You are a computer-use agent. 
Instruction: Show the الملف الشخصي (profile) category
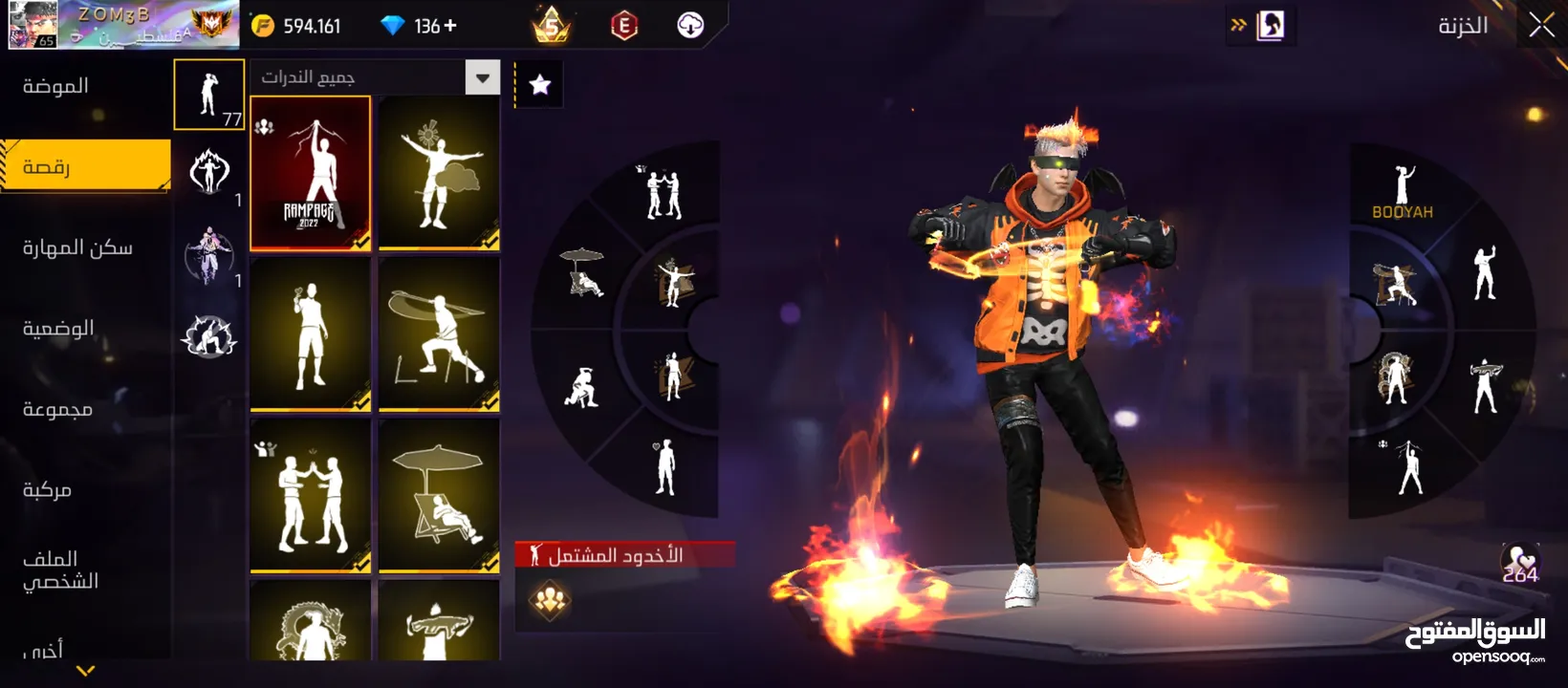(x=60, y=570)
